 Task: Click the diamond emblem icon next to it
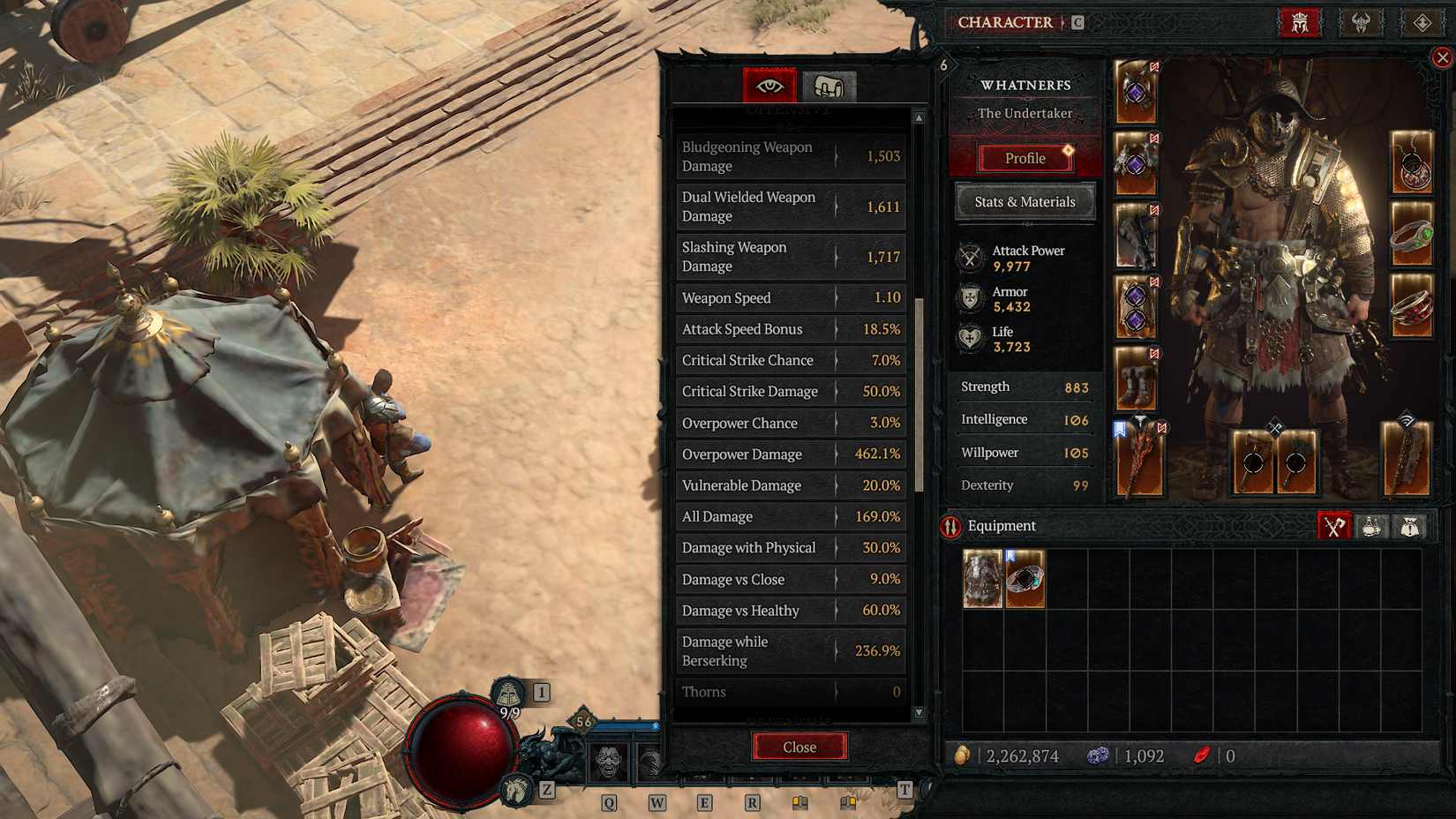[1422, 23]
